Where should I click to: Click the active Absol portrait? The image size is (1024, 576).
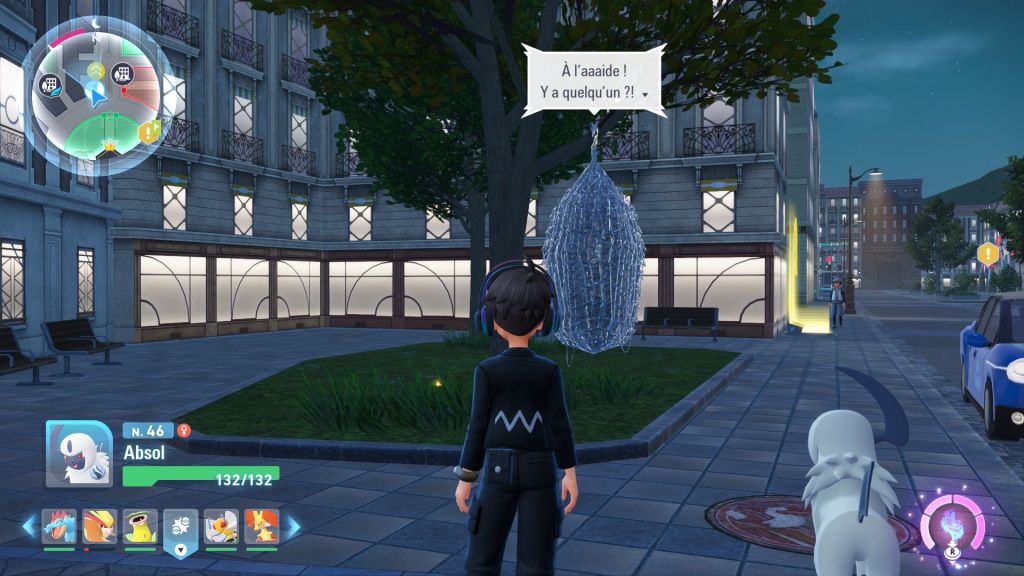[78, 453]
